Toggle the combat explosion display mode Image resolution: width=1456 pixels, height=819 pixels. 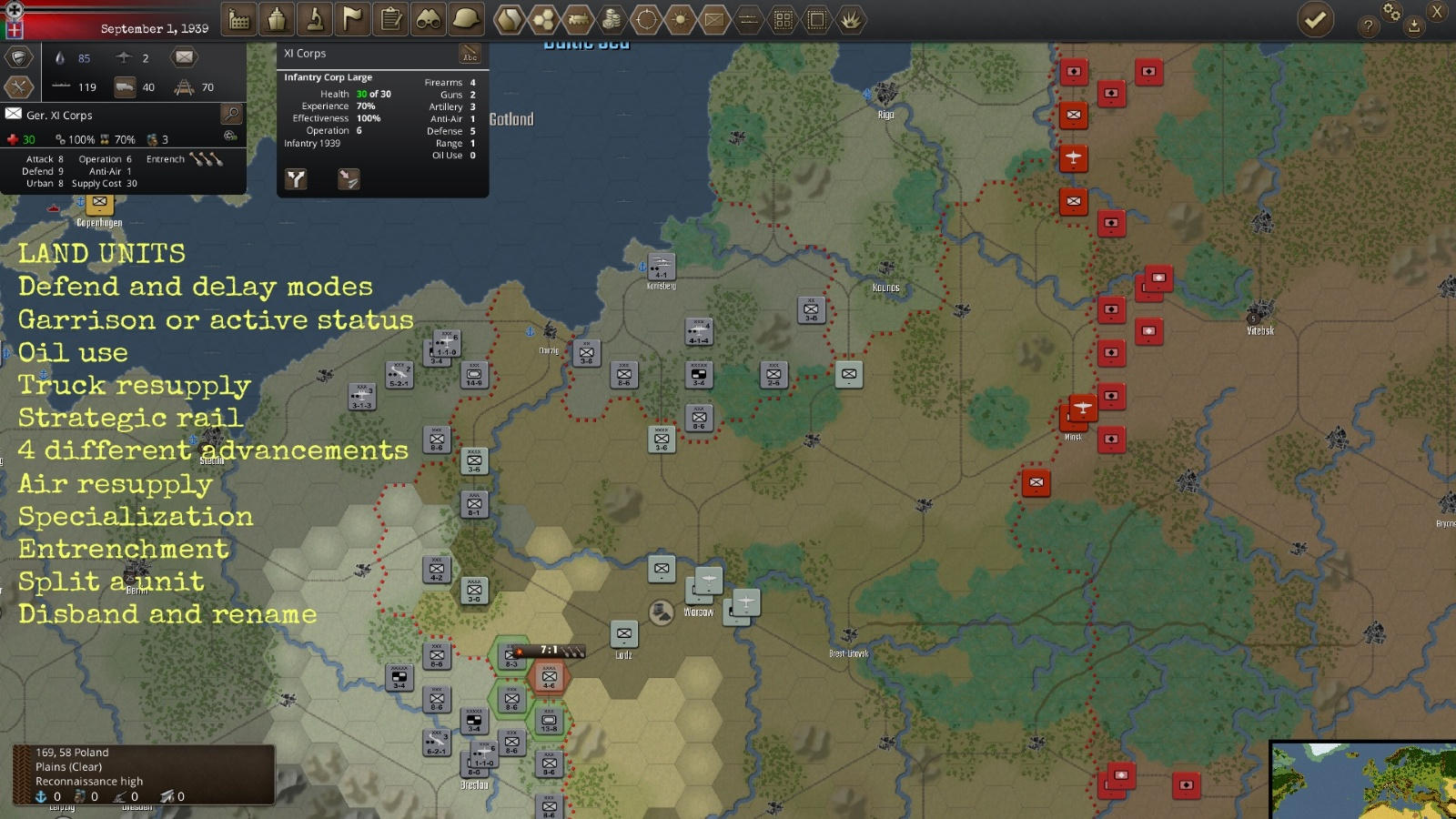[x=851, y=20]
